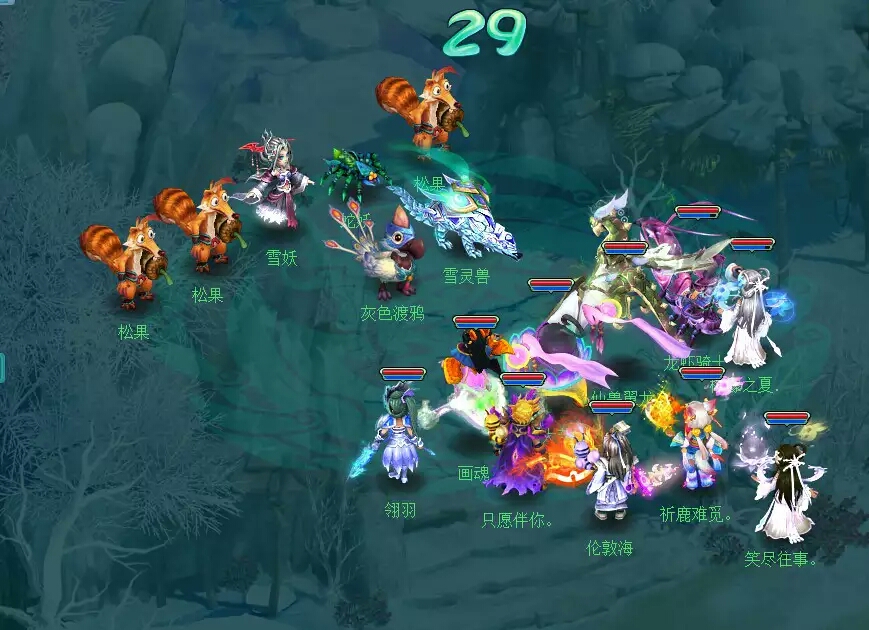Expand the collapsed teal side panel tab
Viewport: 869px width, 630px height.
tap(2, 367)
